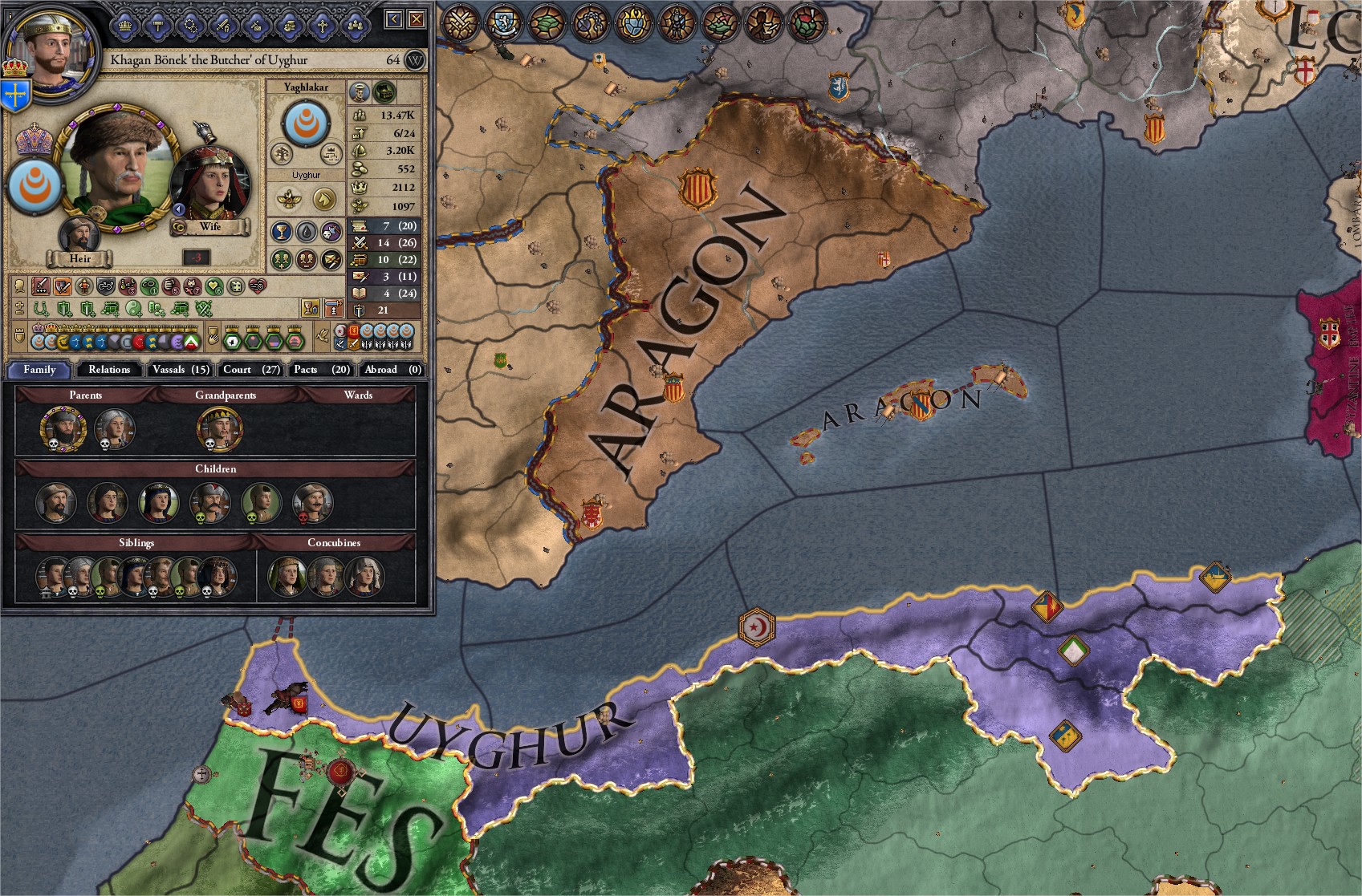
Task: Click the small blue arrow beside the Wife portrait
Action: coord(179,209)
